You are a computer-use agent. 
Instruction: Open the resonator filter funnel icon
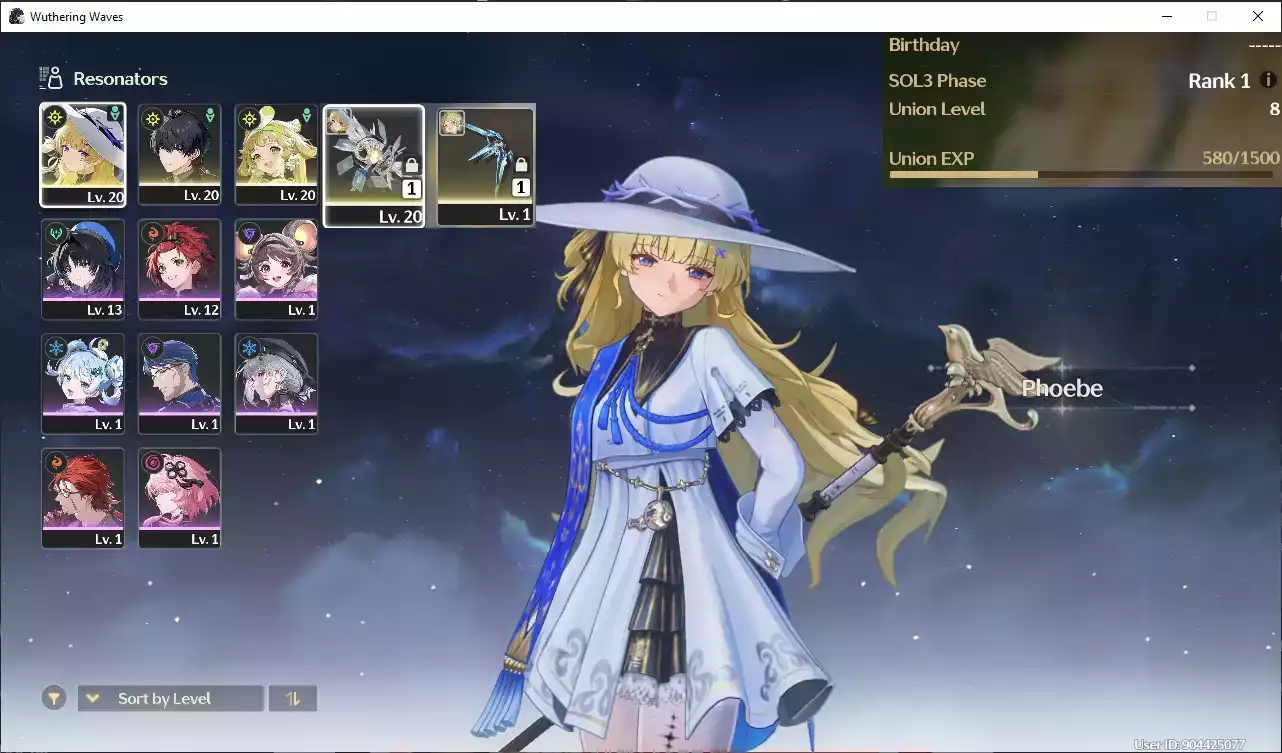click(54, 698)
